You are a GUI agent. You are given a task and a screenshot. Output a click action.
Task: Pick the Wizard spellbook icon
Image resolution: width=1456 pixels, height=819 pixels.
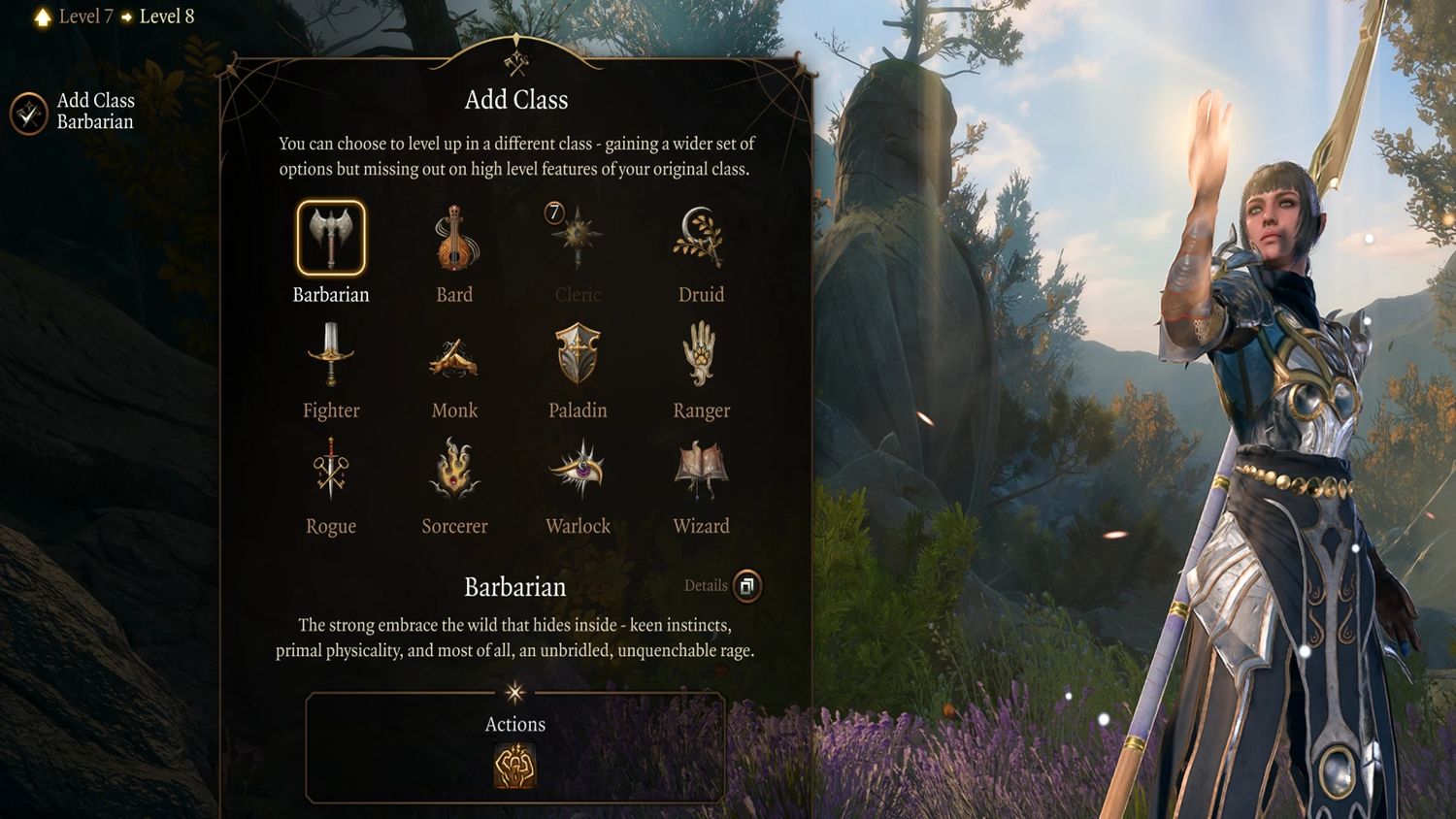pyautogui.click(x=701, y=471)
